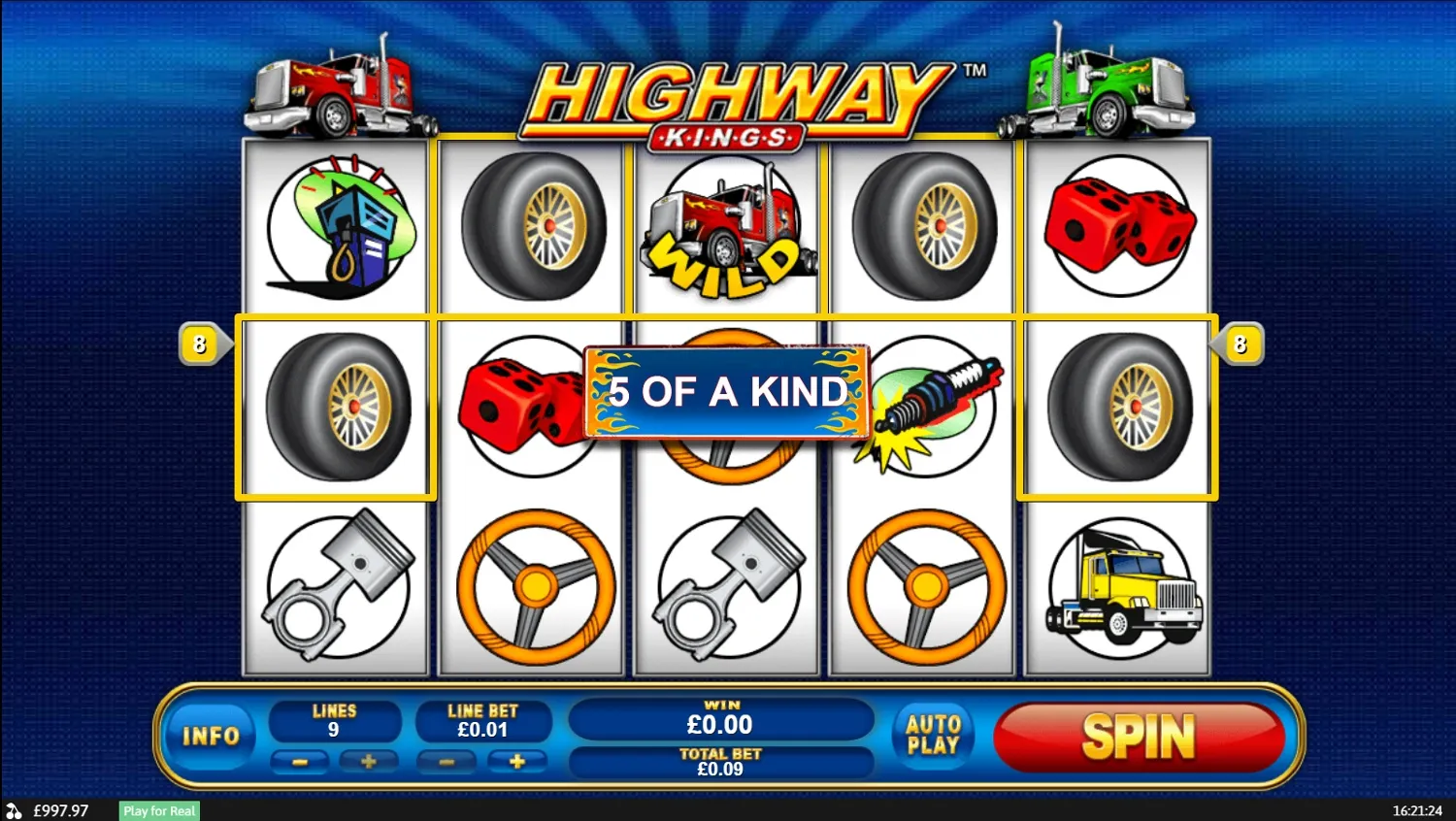Increase the line bet amount
Screen dimensions: 1456x821
517,762
